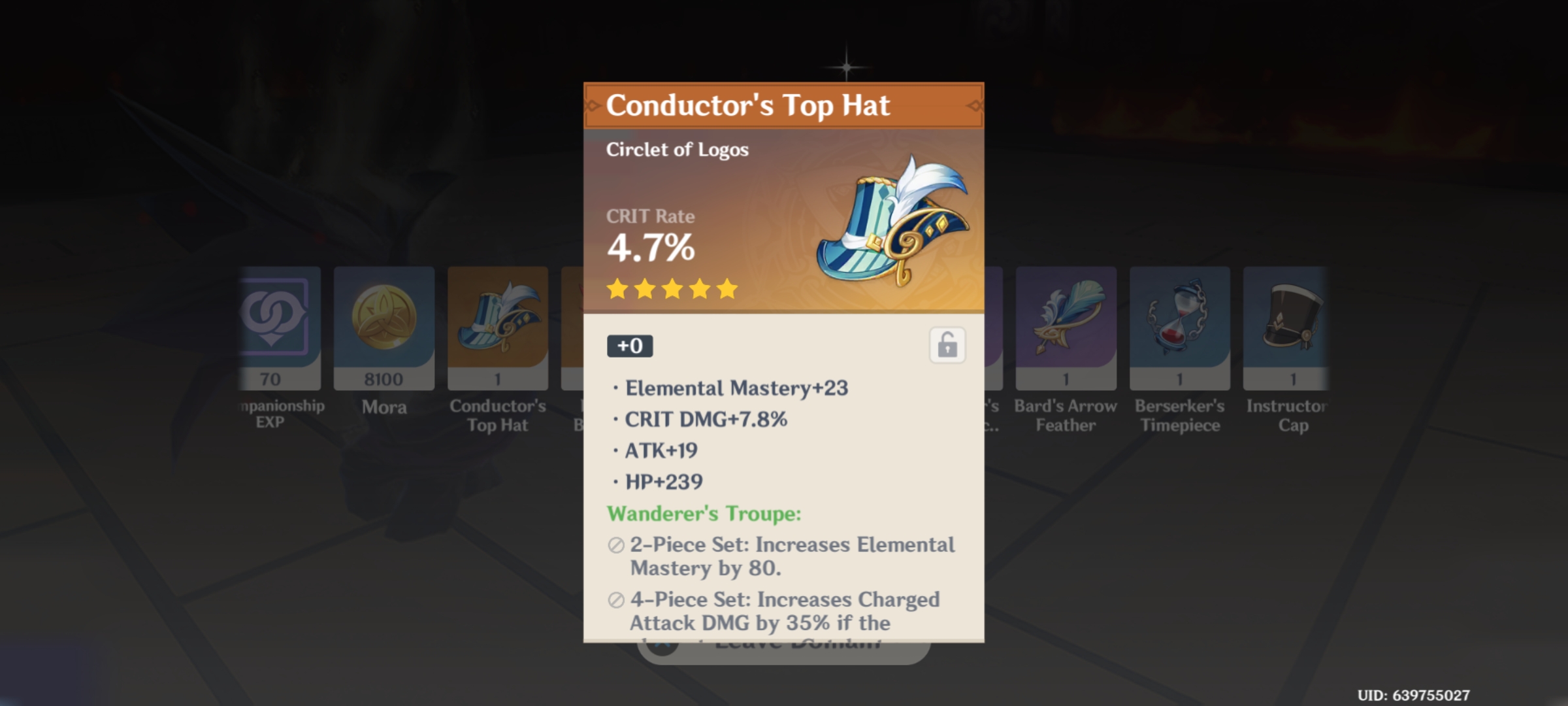Click the five-star rarity row
Image resolution: width=1568 pixels, height=706 pixels.
670,290
